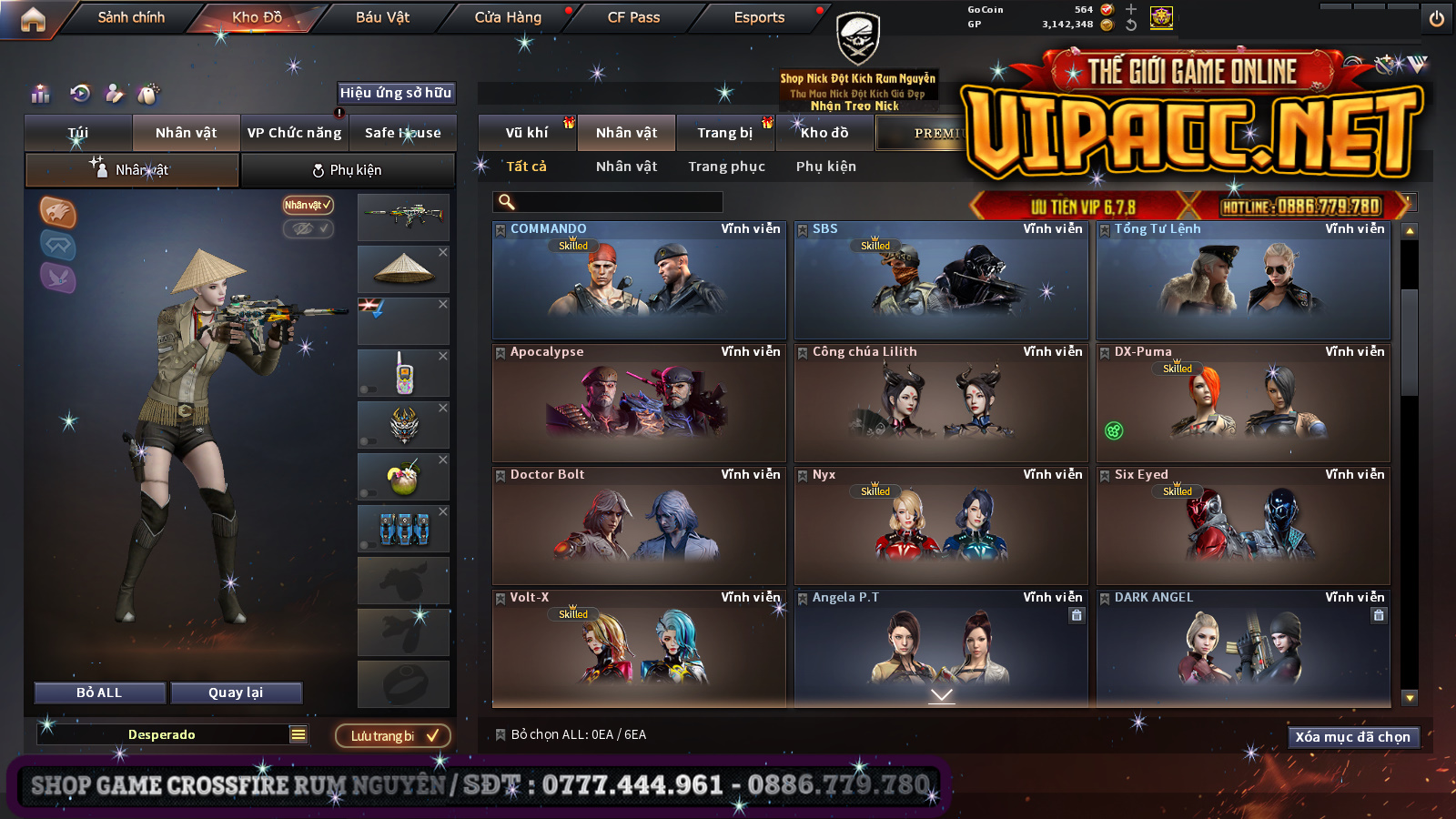Screen dimensions: 1456x819
Task: Select the Phụ kiện sub-tab
Action: (347, 170)
